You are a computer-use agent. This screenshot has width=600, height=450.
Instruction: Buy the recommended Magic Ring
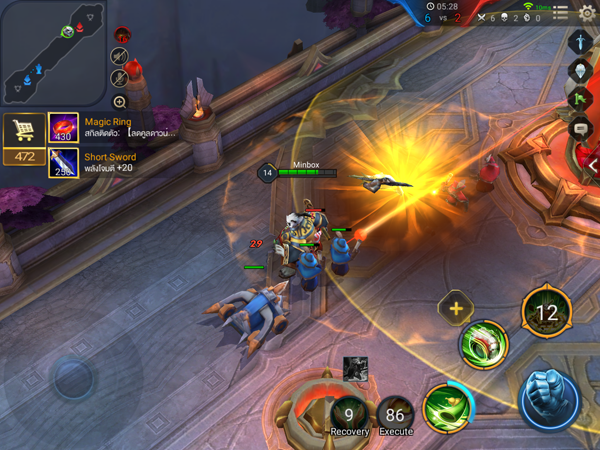(63, 127)
